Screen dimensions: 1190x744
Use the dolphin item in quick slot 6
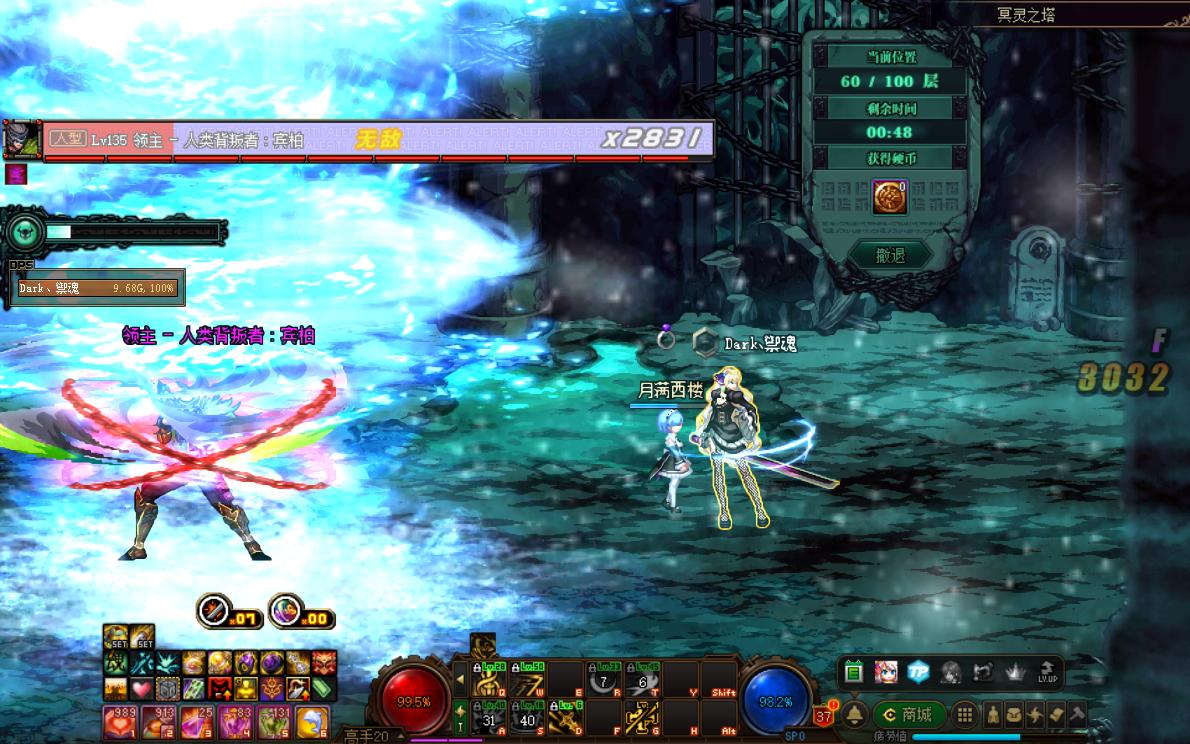click(x=313, y=720)
